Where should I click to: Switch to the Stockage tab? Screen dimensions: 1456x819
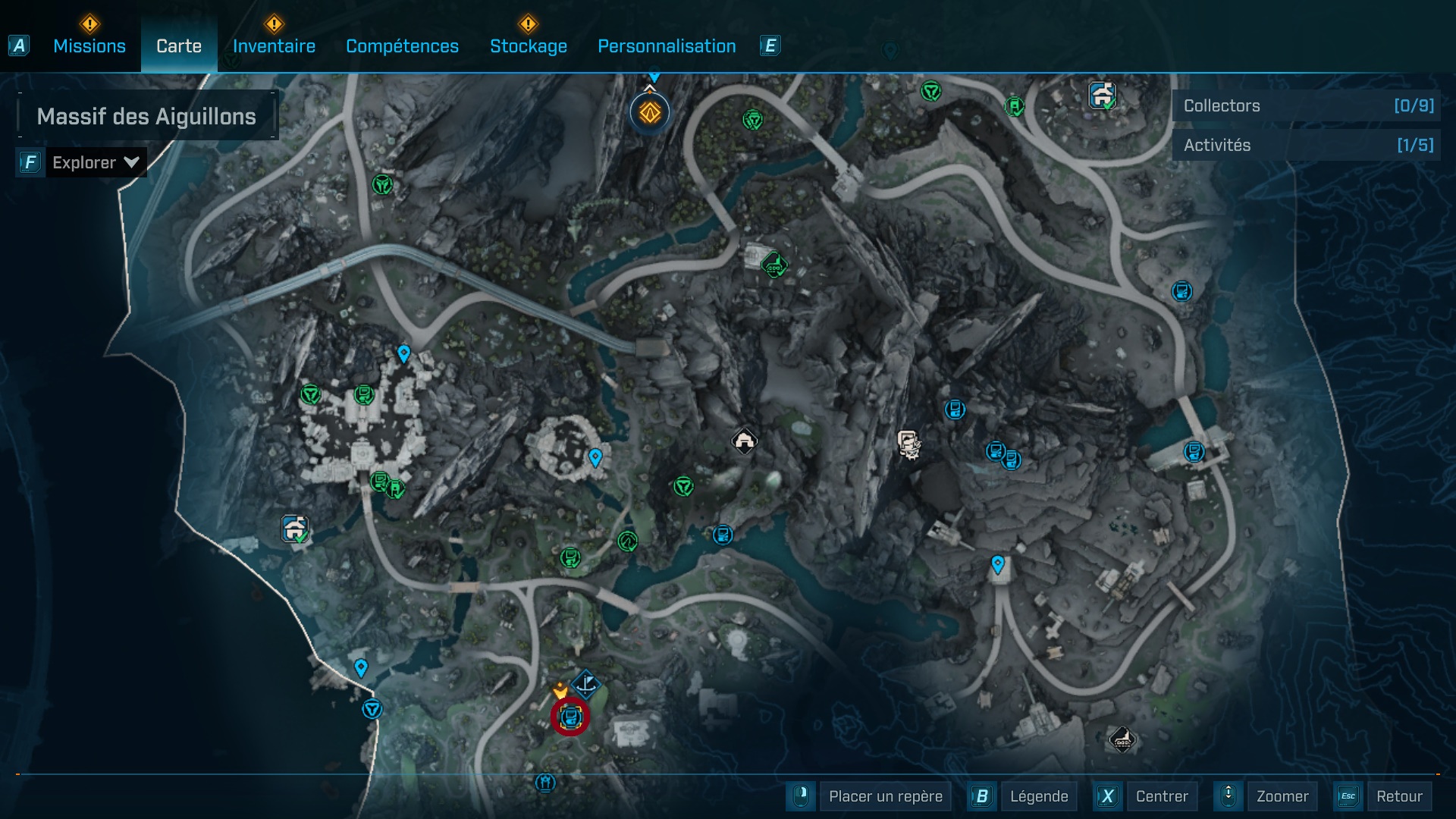[529, 46]
